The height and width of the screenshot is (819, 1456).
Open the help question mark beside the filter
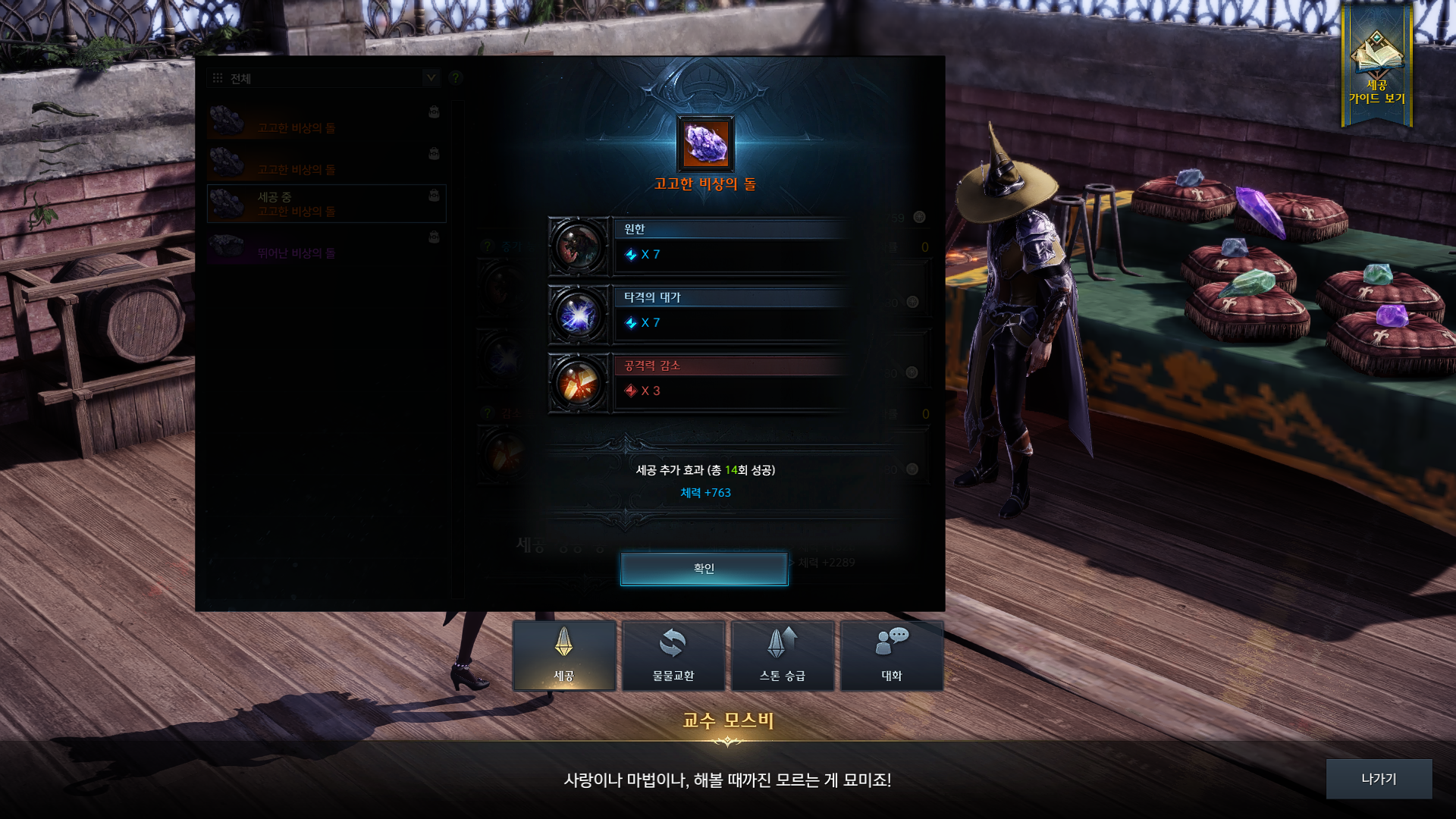456,78
